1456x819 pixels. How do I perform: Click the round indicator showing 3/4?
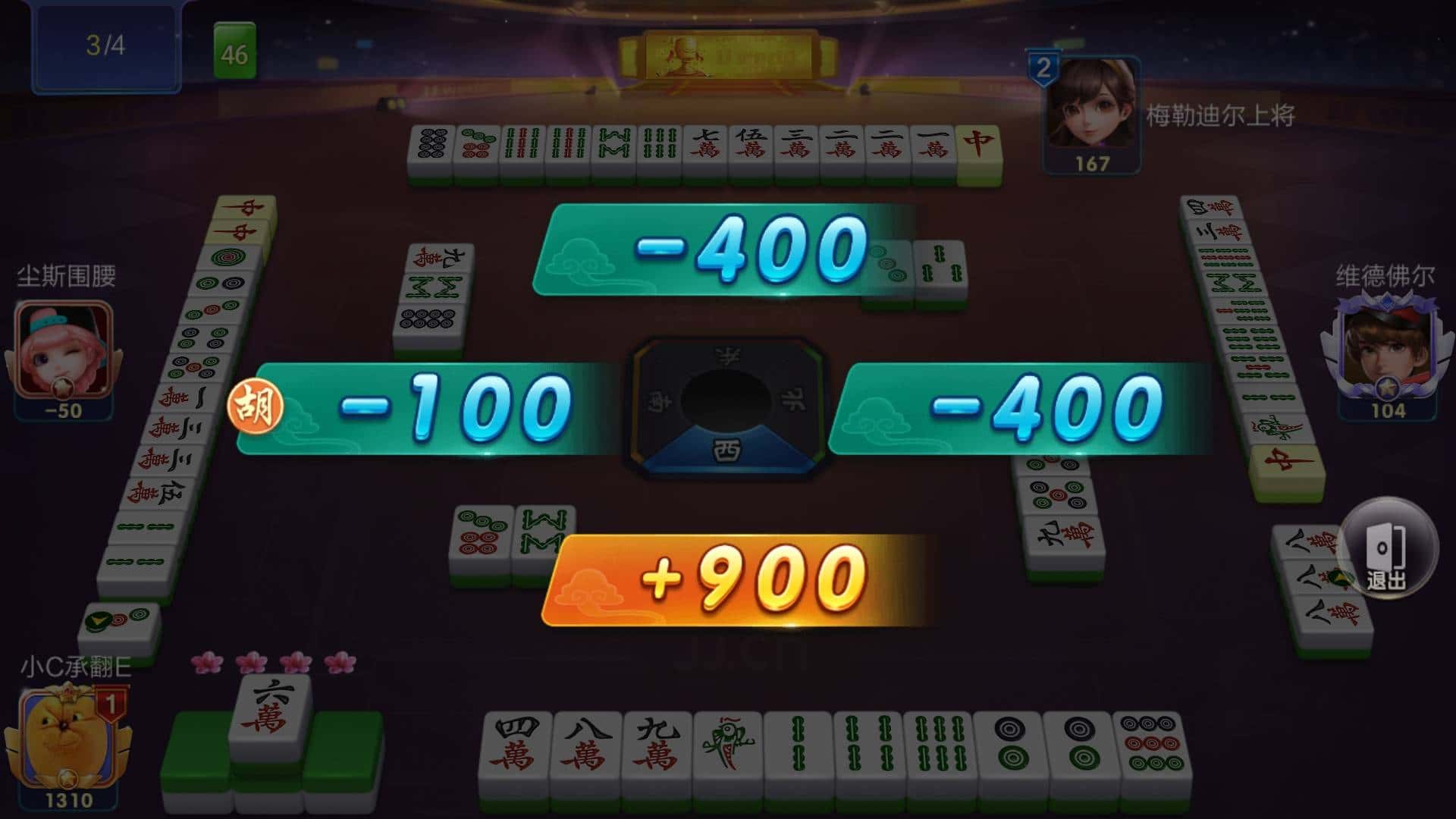(105, 45)
